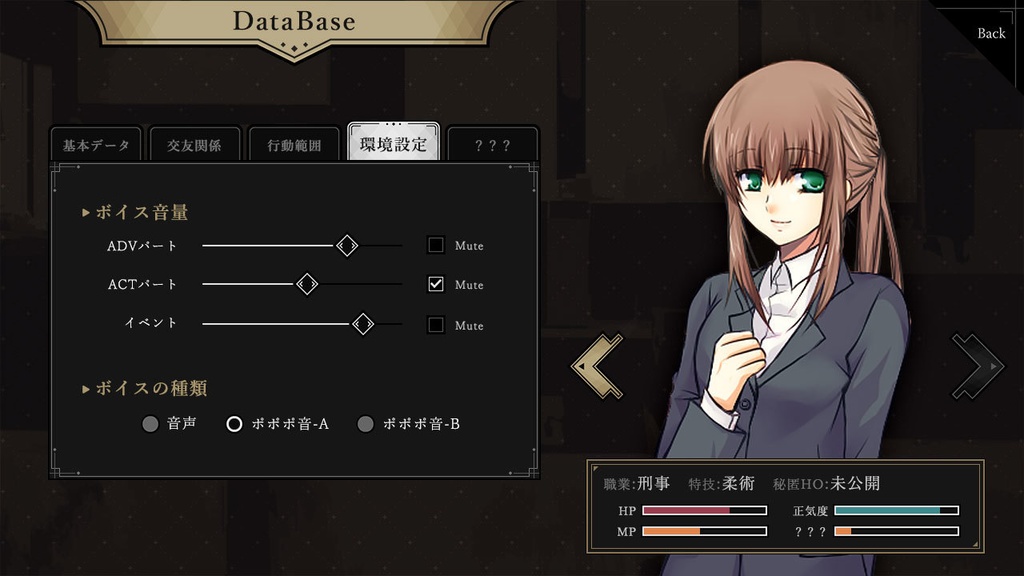Show the previous character with left arrow
The width and height of the screenshot is (1024, 576).
pyautogui.click(x=596, y=366)
